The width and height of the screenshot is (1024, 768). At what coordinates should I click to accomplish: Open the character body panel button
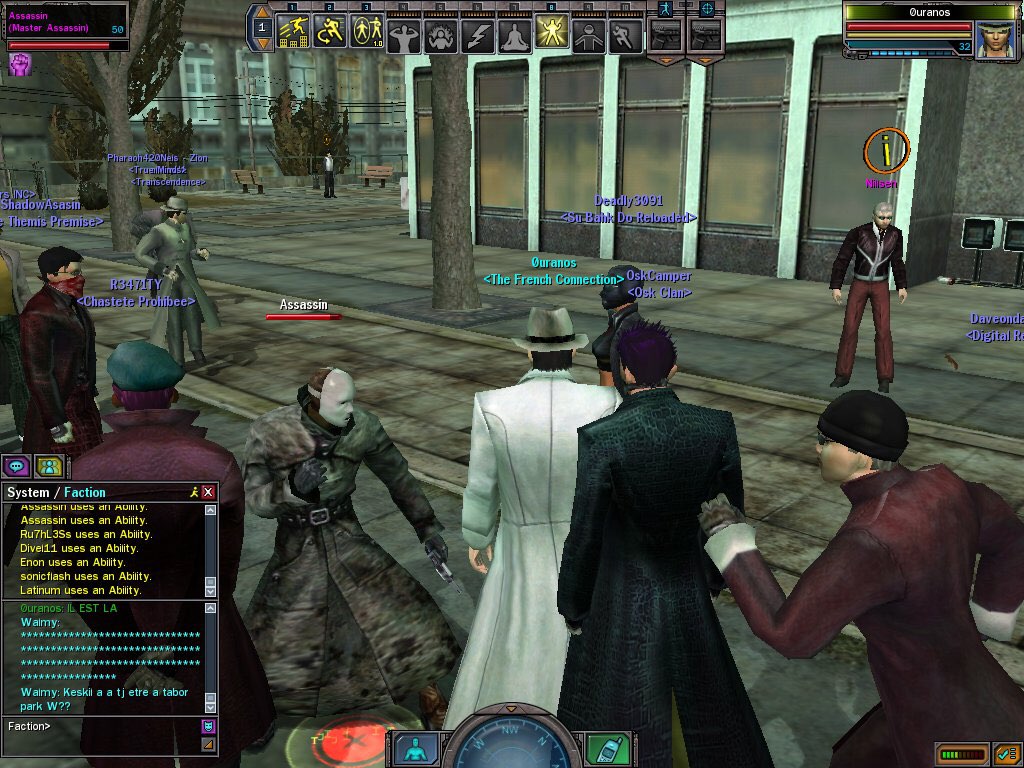(414, 748)
